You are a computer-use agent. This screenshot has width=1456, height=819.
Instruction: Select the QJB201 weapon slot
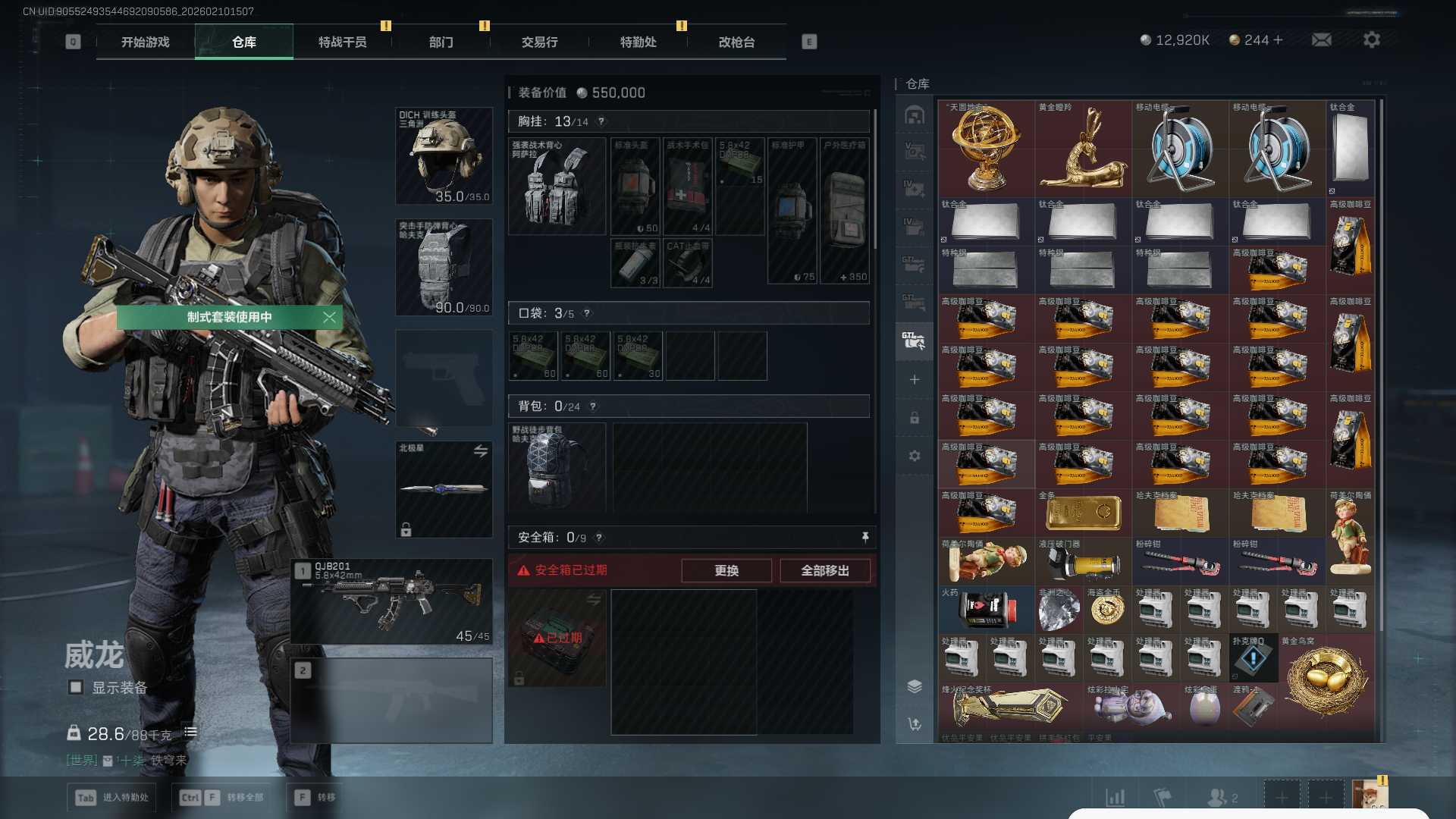point(391,602)
